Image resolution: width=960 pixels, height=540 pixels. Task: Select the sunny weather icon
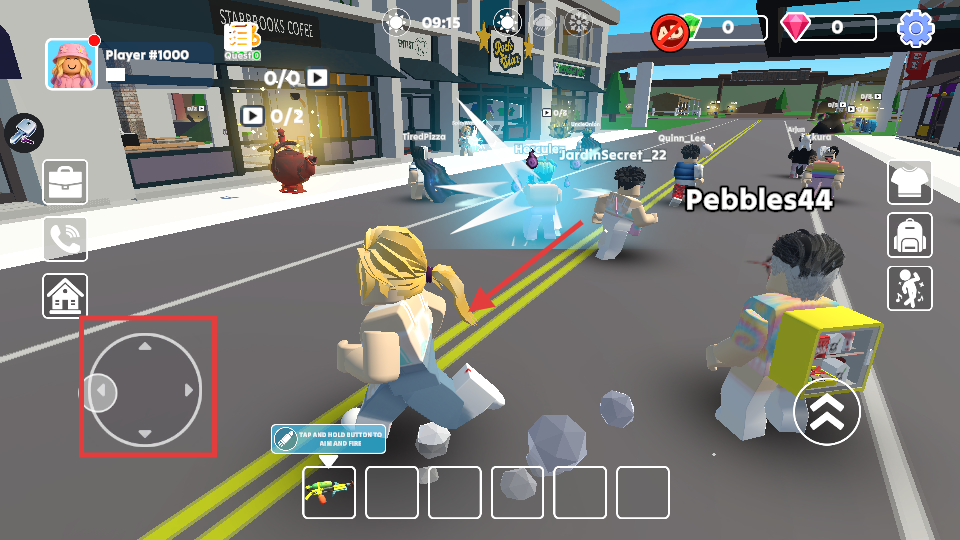point(508,23)
